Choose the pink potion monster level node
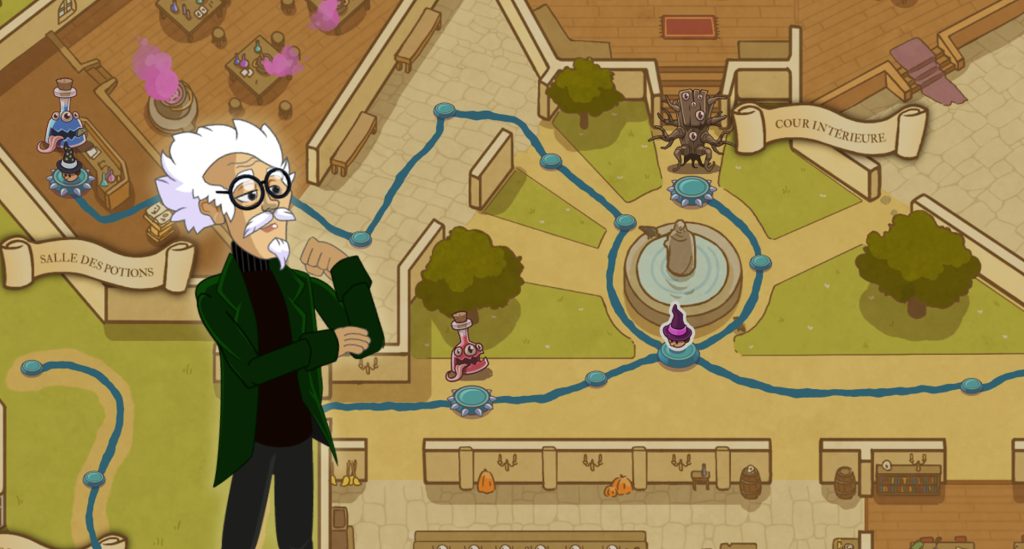Screen dimensions: 1024x549 pyautogui.click(x=471, y=398)
